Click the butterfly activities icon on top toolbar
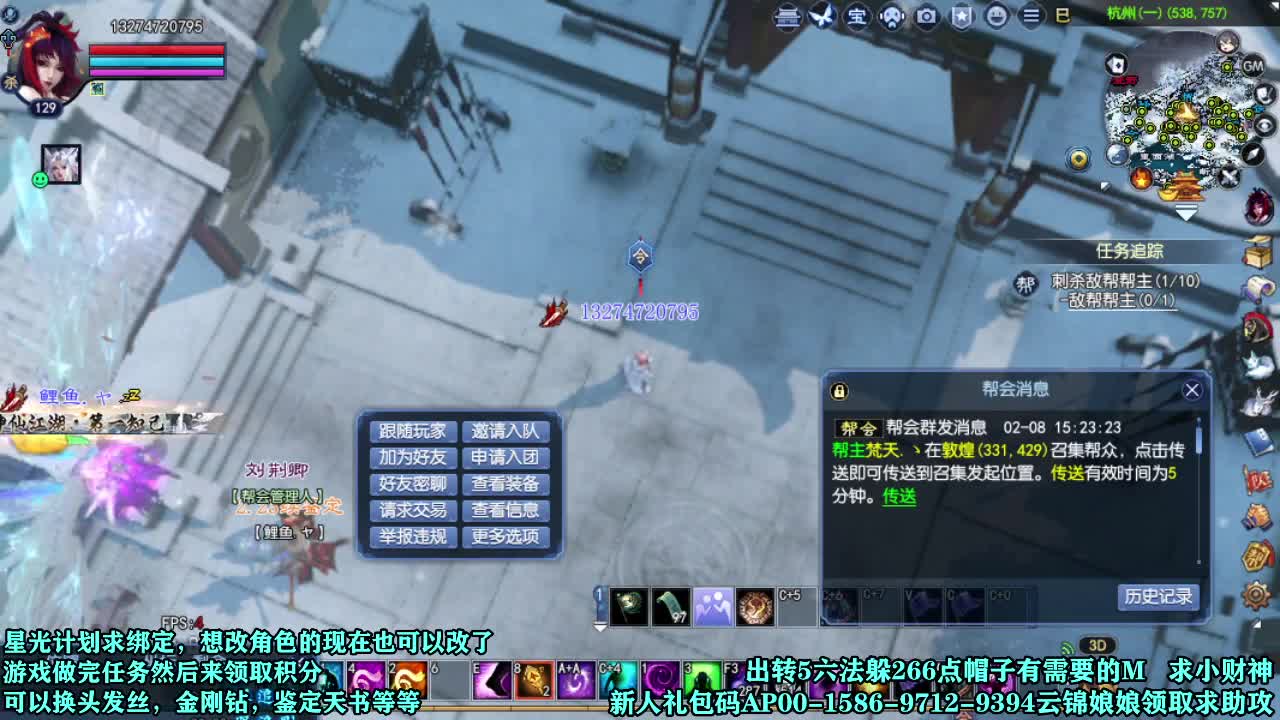The width and height of the screenshot is (1280, 720). tap(822, 16)
